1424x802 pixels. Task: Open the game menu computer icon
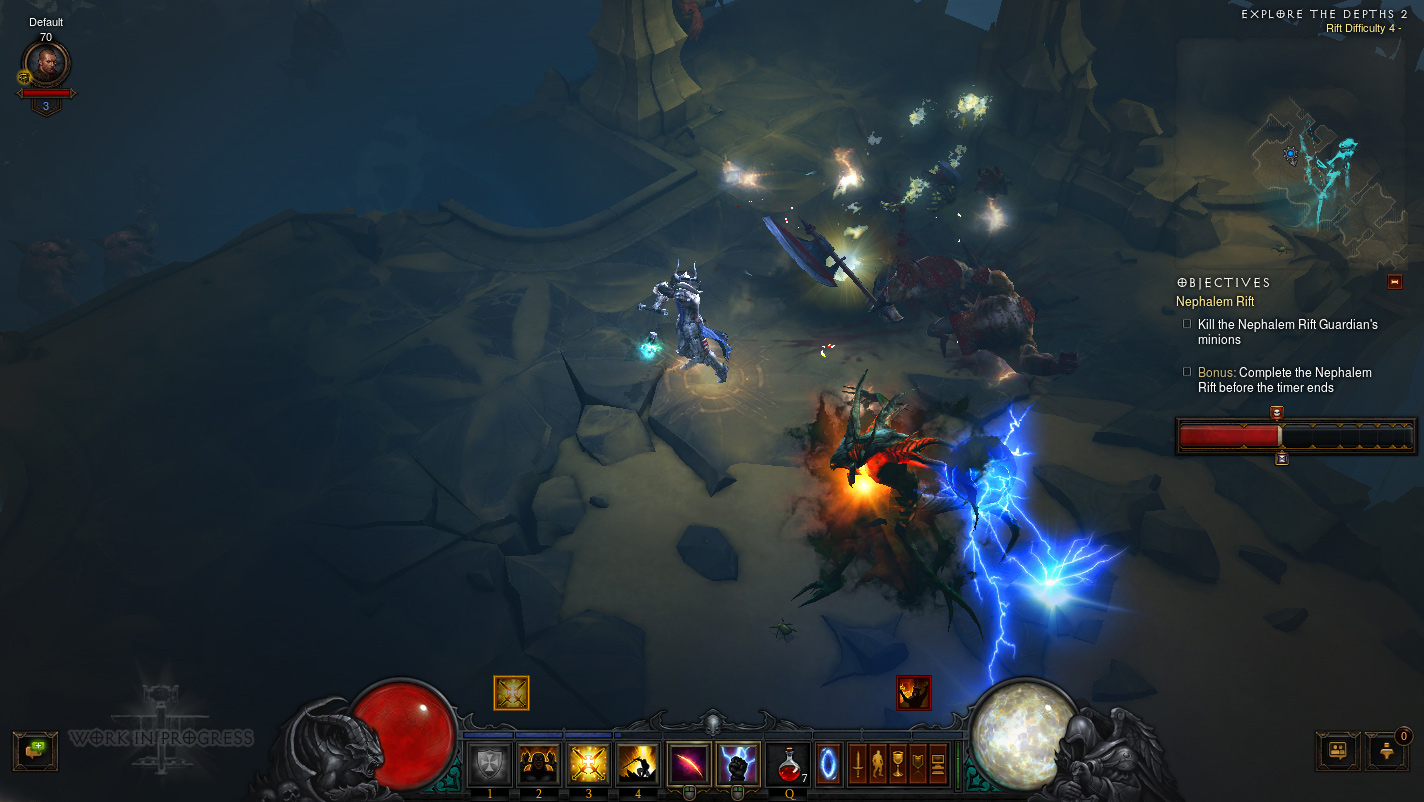[x=938, y=765]
